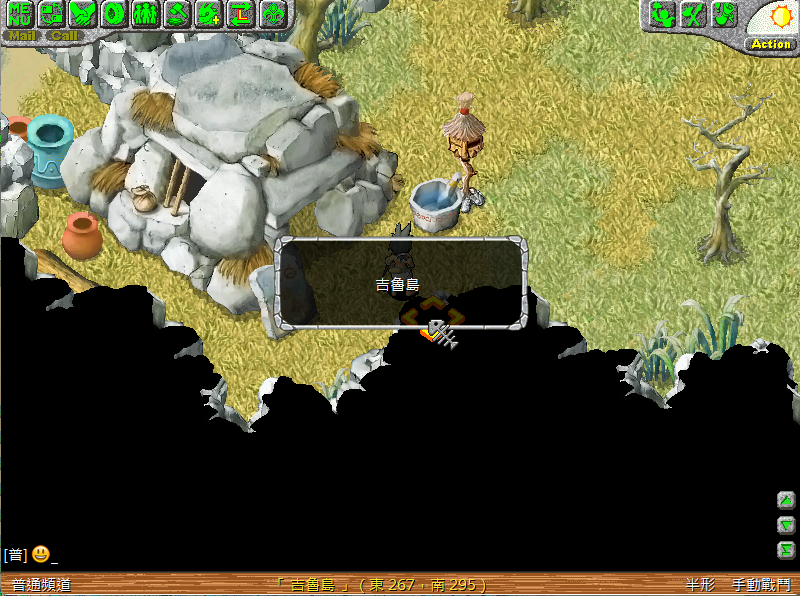Open the Action button
This screenshot has height=596, width=800.
click(x=771, y=44)
